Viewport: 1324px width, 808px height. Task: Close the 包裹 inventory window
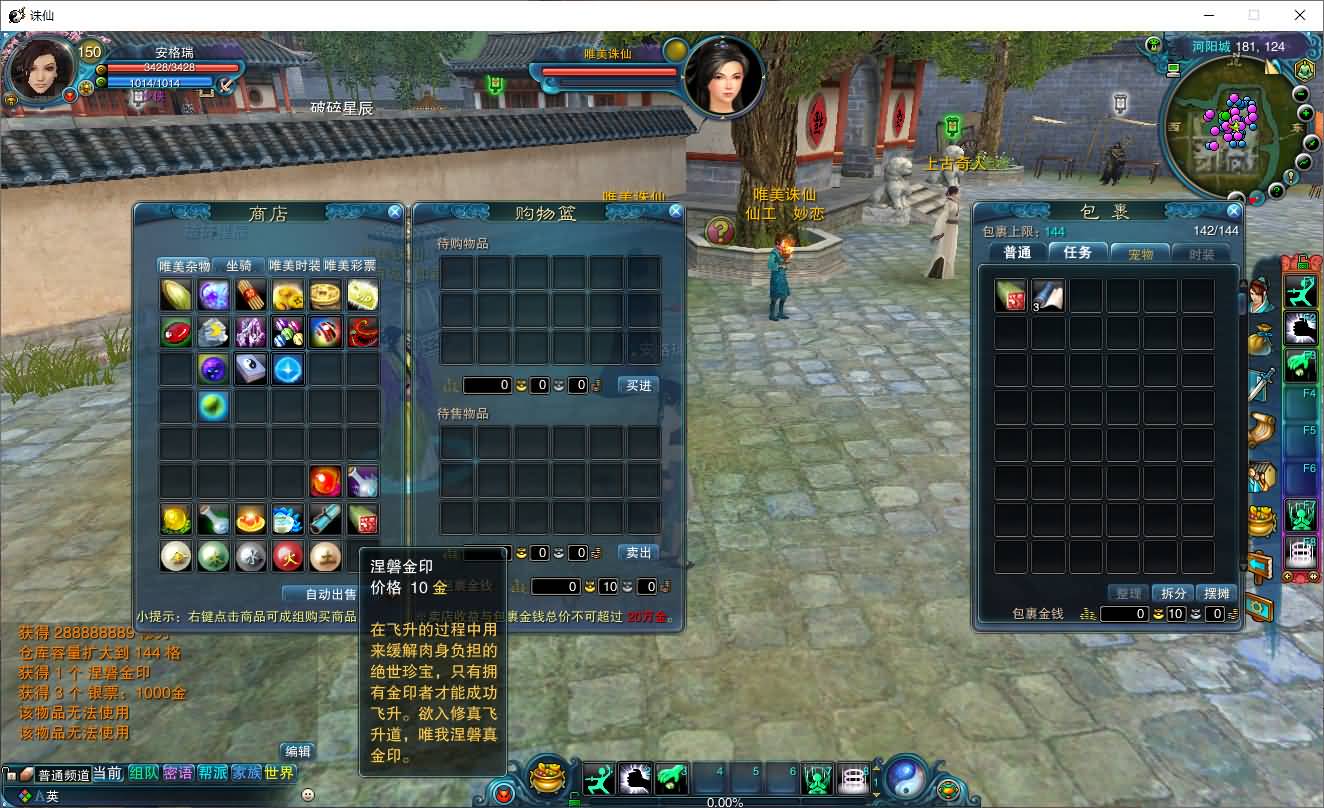(x=1233, y=212)
